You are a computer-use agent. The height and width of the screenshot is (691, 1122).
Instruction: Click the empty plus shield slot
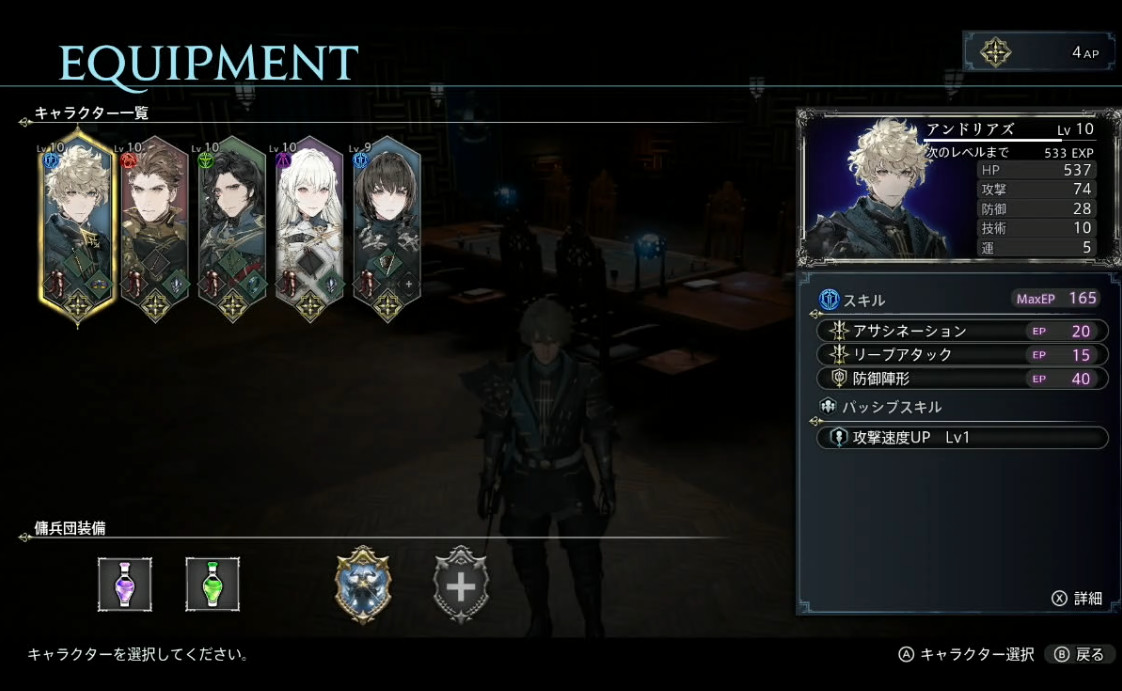click(x=460, y=585)
